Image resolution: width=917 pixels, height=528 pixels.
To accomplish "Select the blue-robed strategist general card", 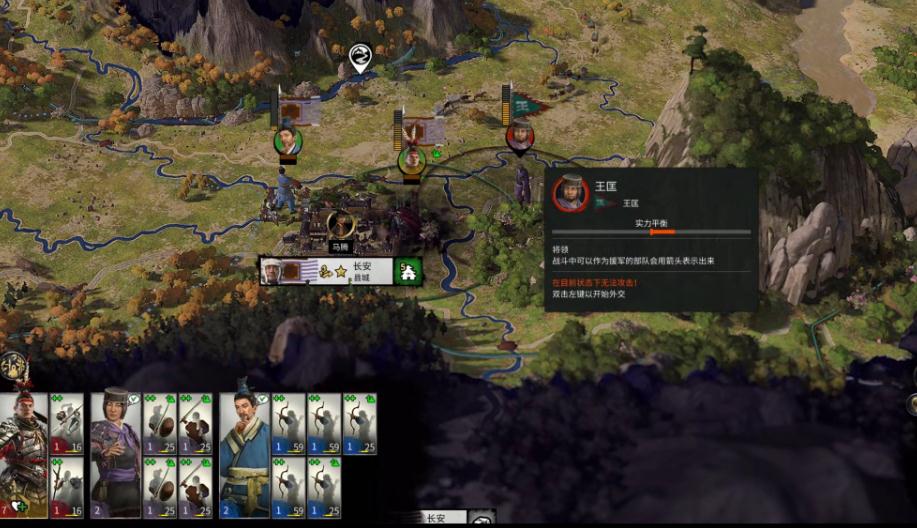I will [x=244, y=451].
